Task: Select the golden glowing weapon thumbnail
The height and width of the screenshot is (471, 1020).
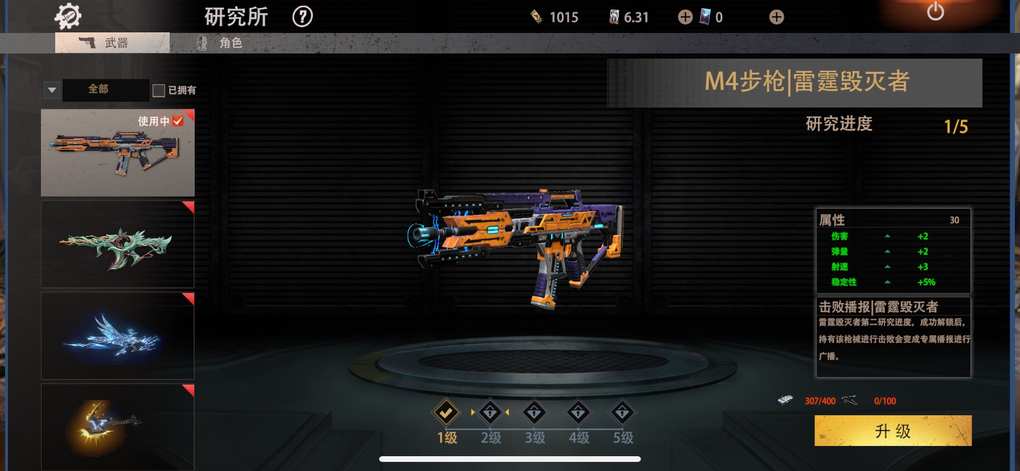Action: coord(117,426)
